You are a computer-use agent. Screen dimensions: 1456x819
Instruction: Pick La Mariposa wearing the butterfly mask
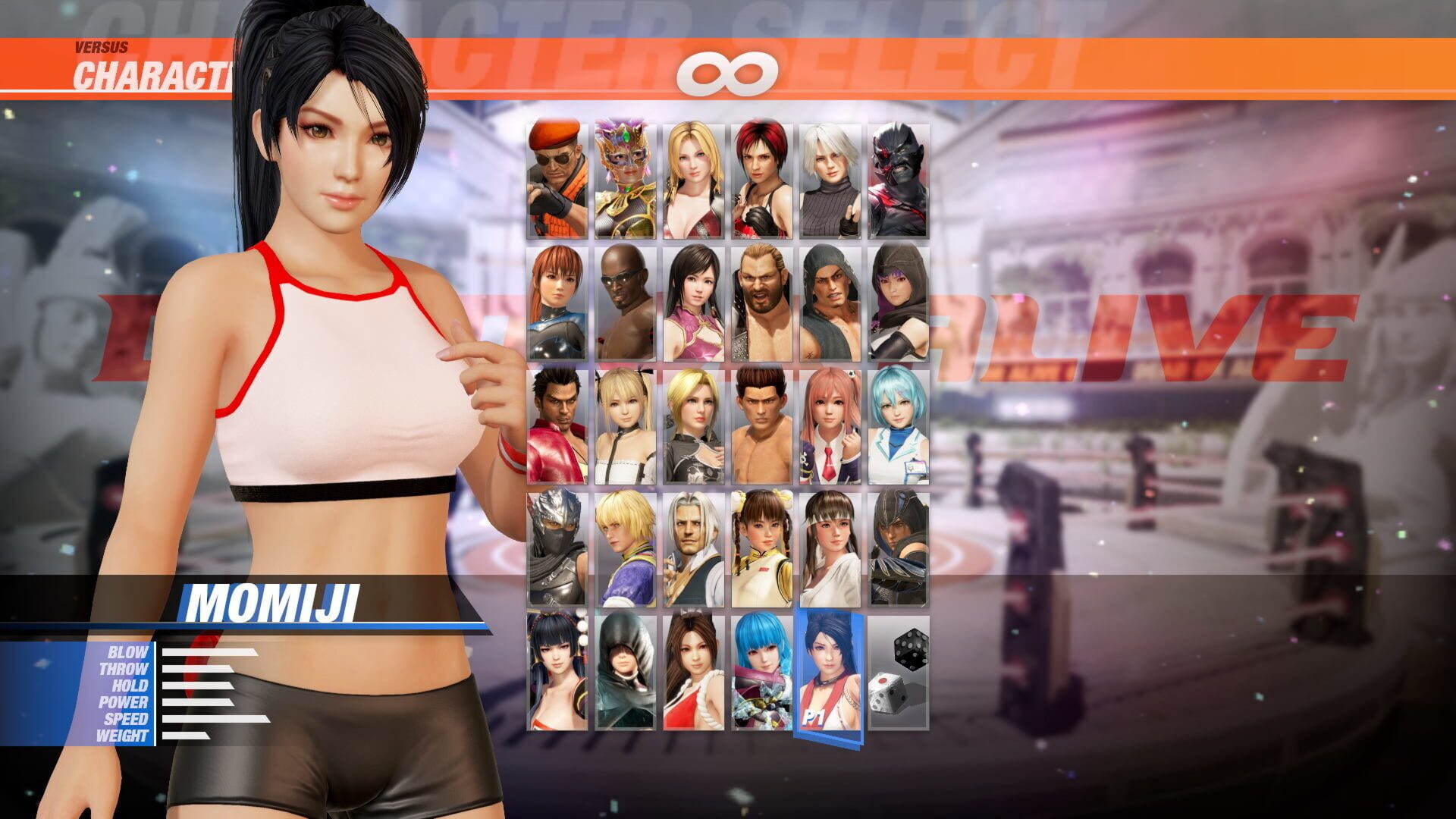click(x=626, y=174)
